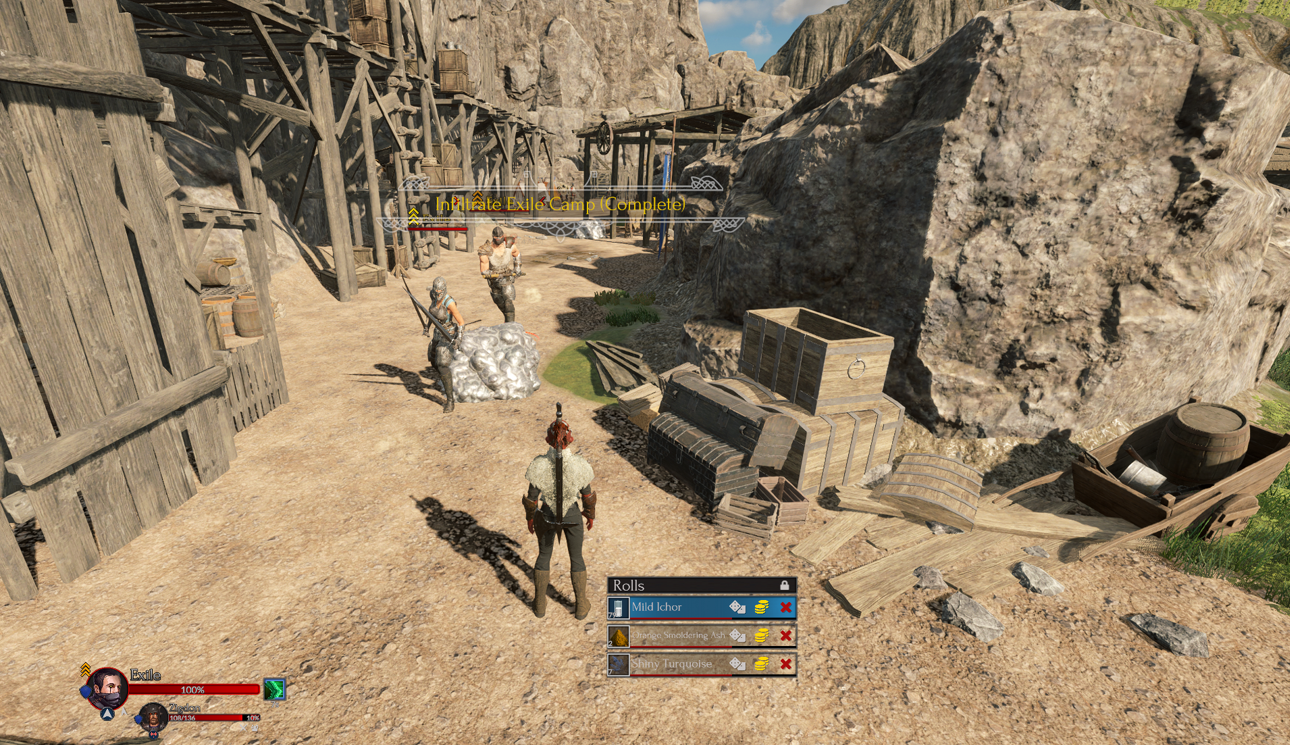Click the green arrow buff icon
This screenshot has height=745, width=1290.
(x=274, y=689)
